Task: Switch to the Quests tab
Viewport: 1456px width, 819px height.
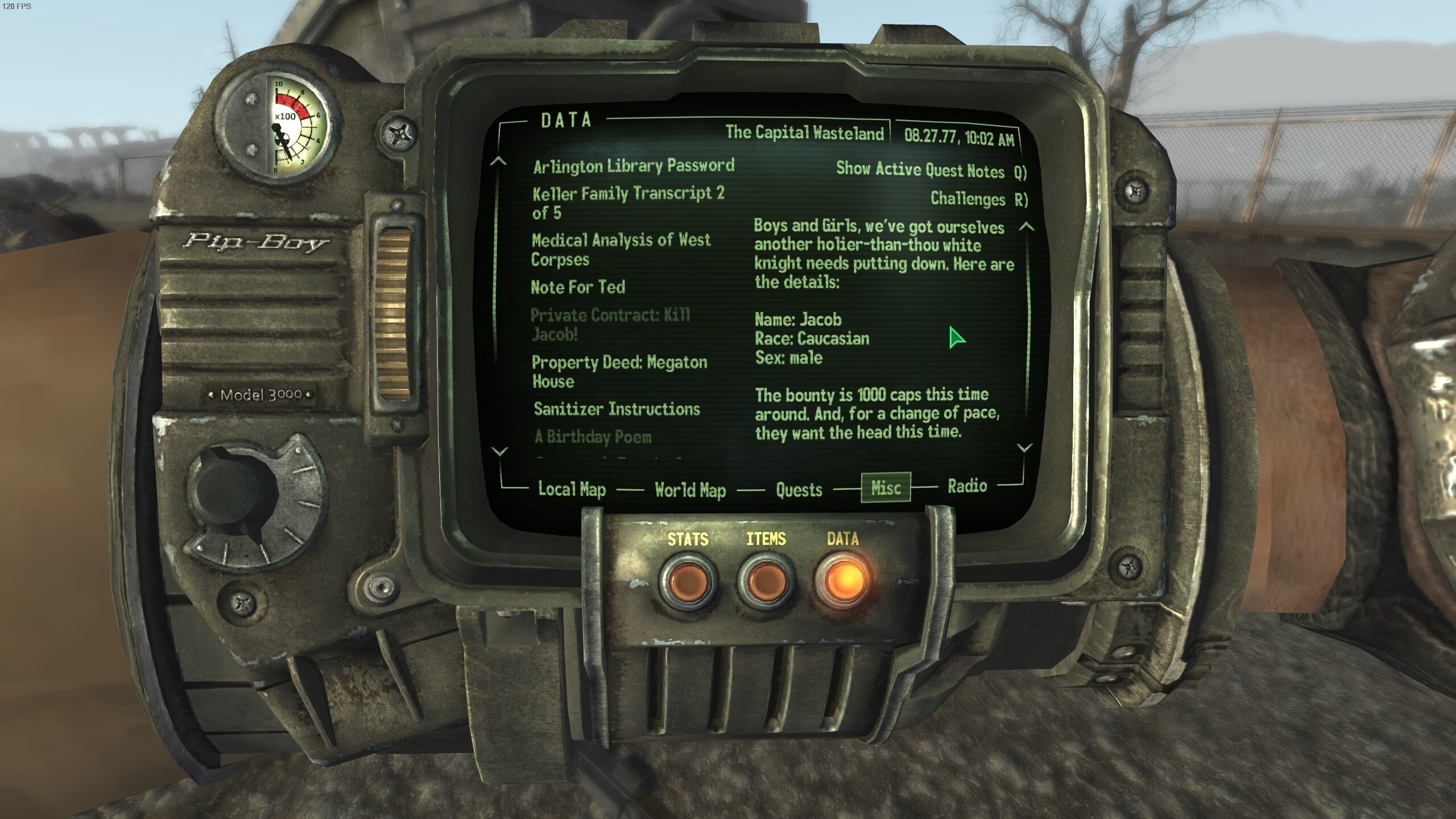Action: click(799, 489)
